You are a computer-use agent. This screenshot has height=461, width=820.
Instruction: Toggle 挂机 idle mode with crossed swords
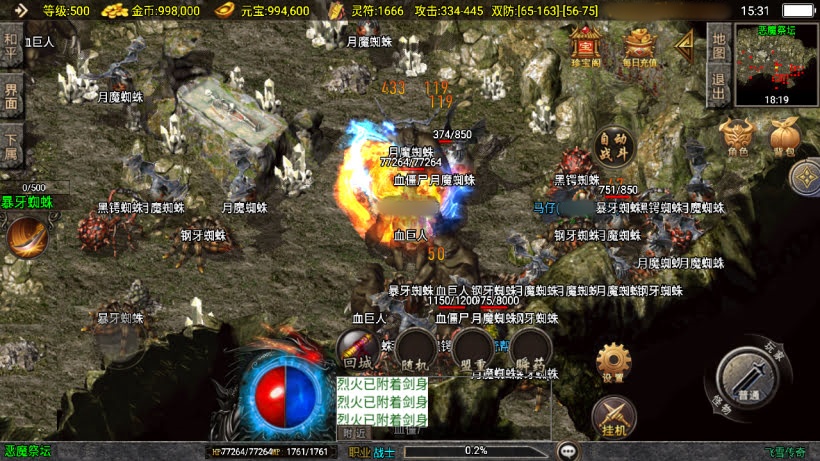613,416
